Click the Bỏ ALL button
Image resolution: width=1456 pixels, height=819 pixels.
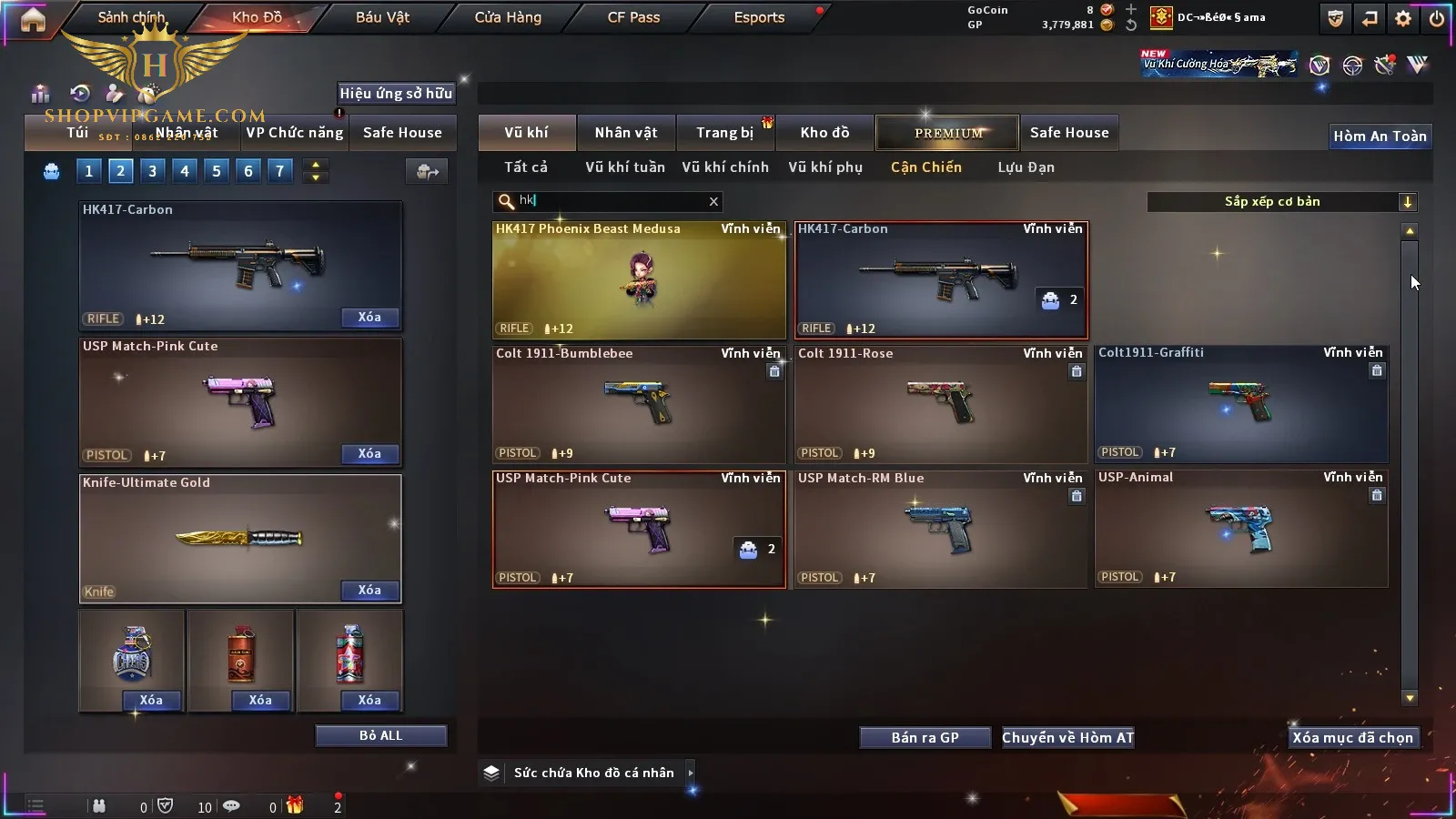pos(380,736)
